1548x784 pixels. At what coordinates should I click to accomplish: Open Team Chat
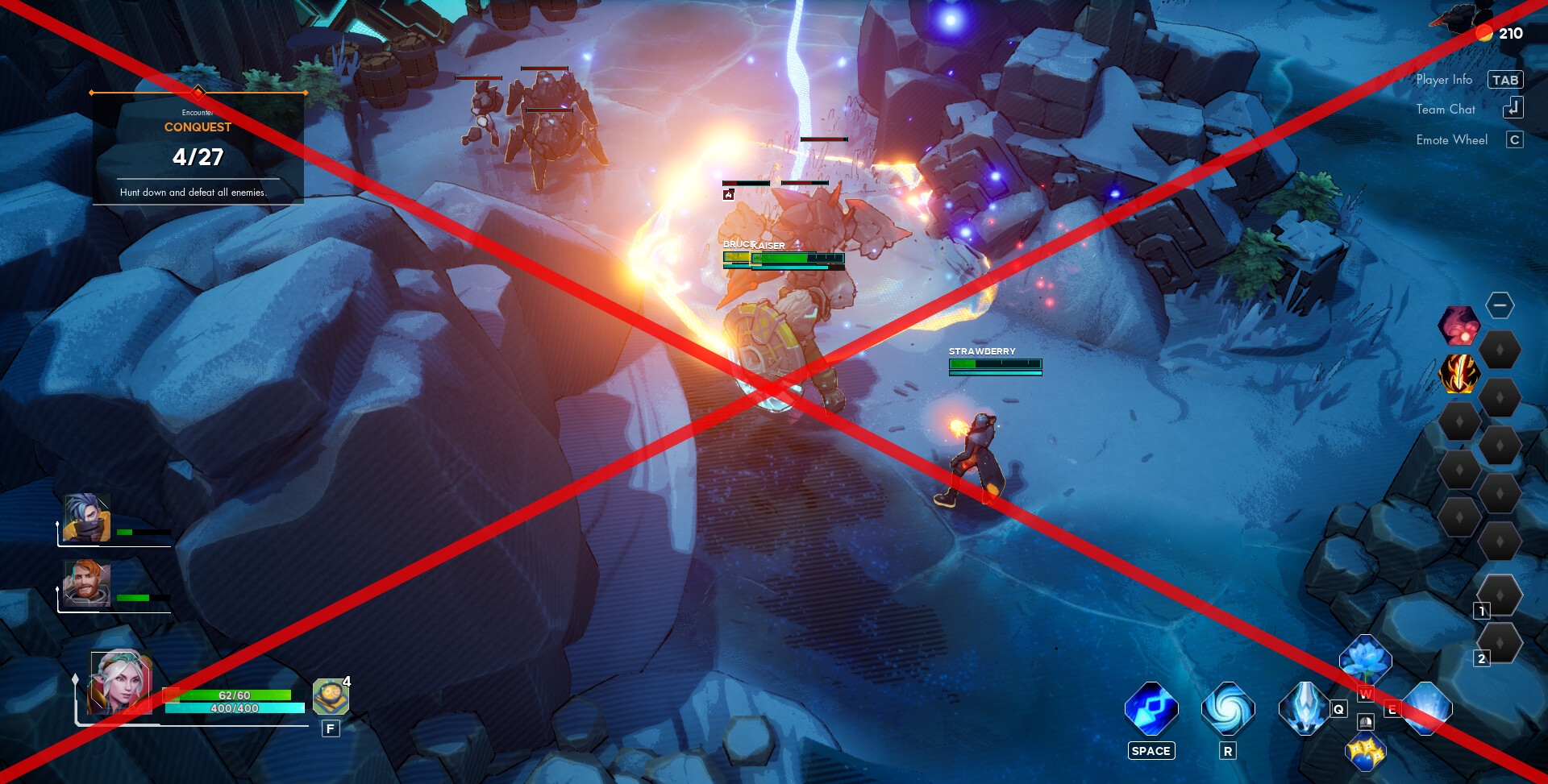tap(1446, 110)
